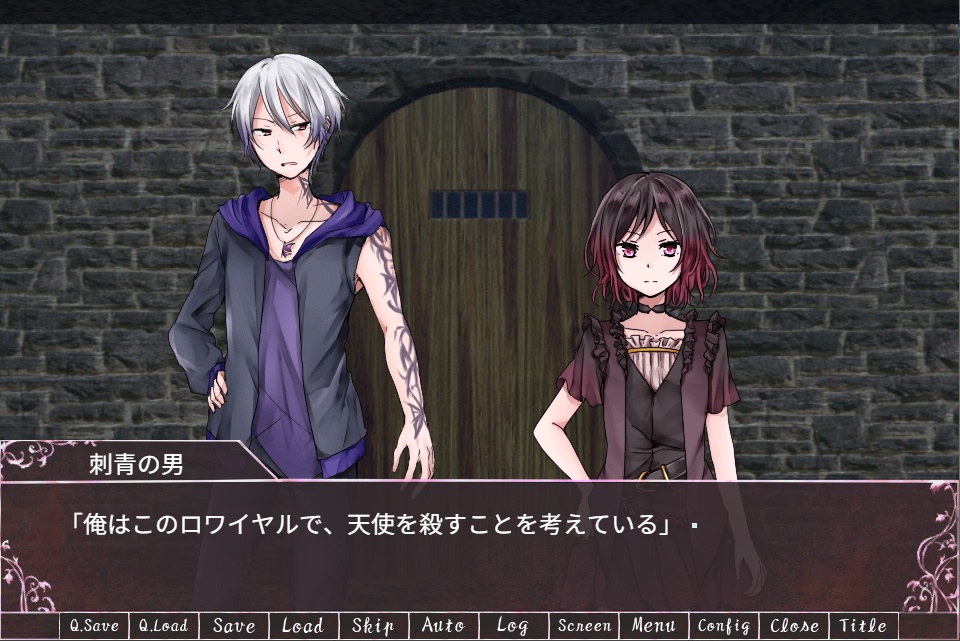The image size is (960, 641).
Task: Activate Skip mode
Action: [373, 626]
